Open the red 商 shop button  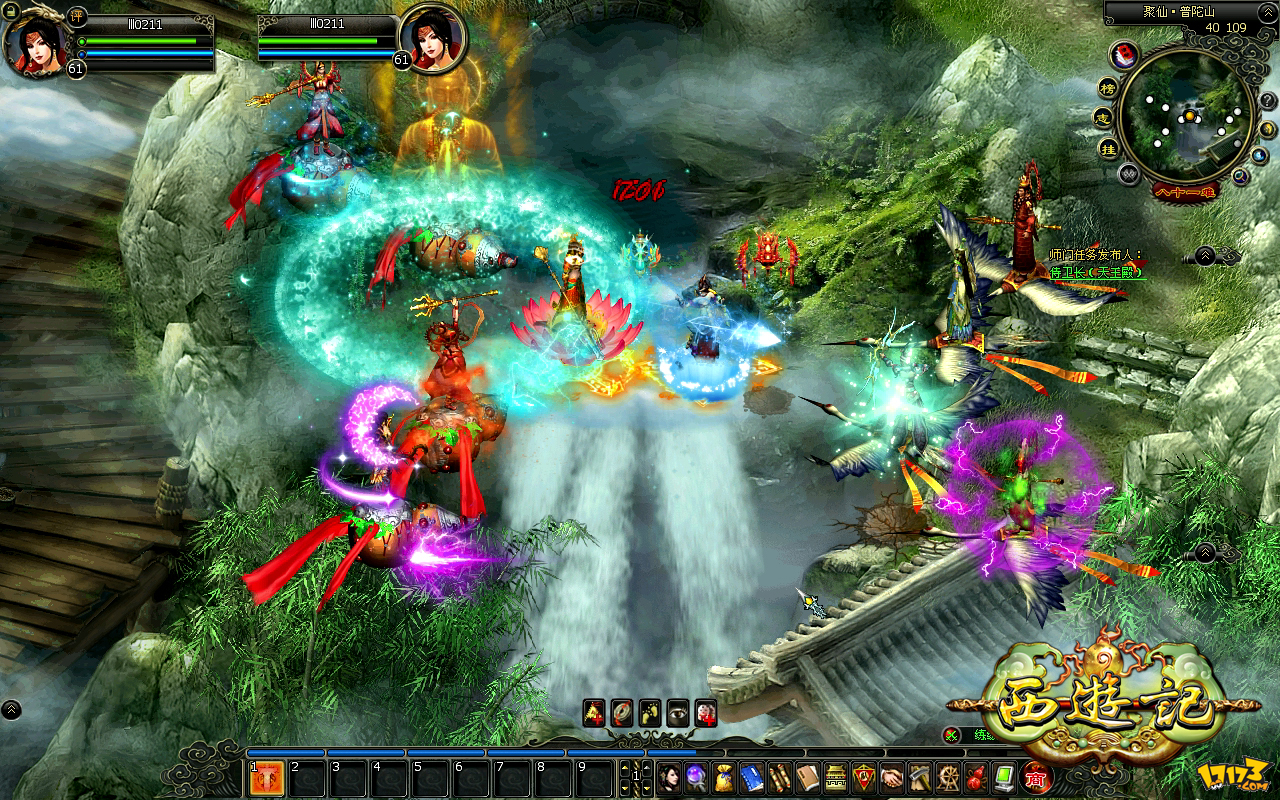[1036, 778]
